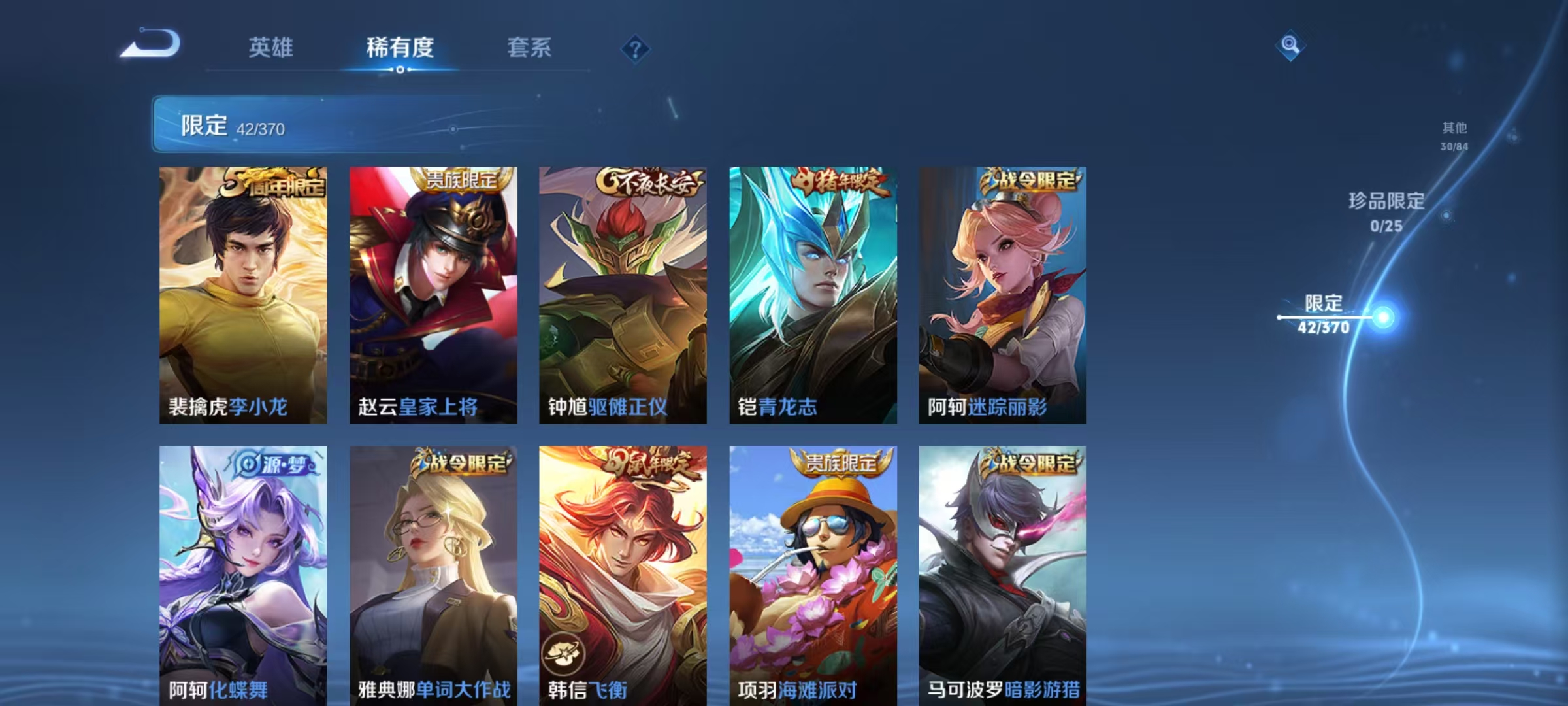This screenshot has width=1568, height=706.
Task: Switch to the 英雄 tab
Action: pos(270,48)
